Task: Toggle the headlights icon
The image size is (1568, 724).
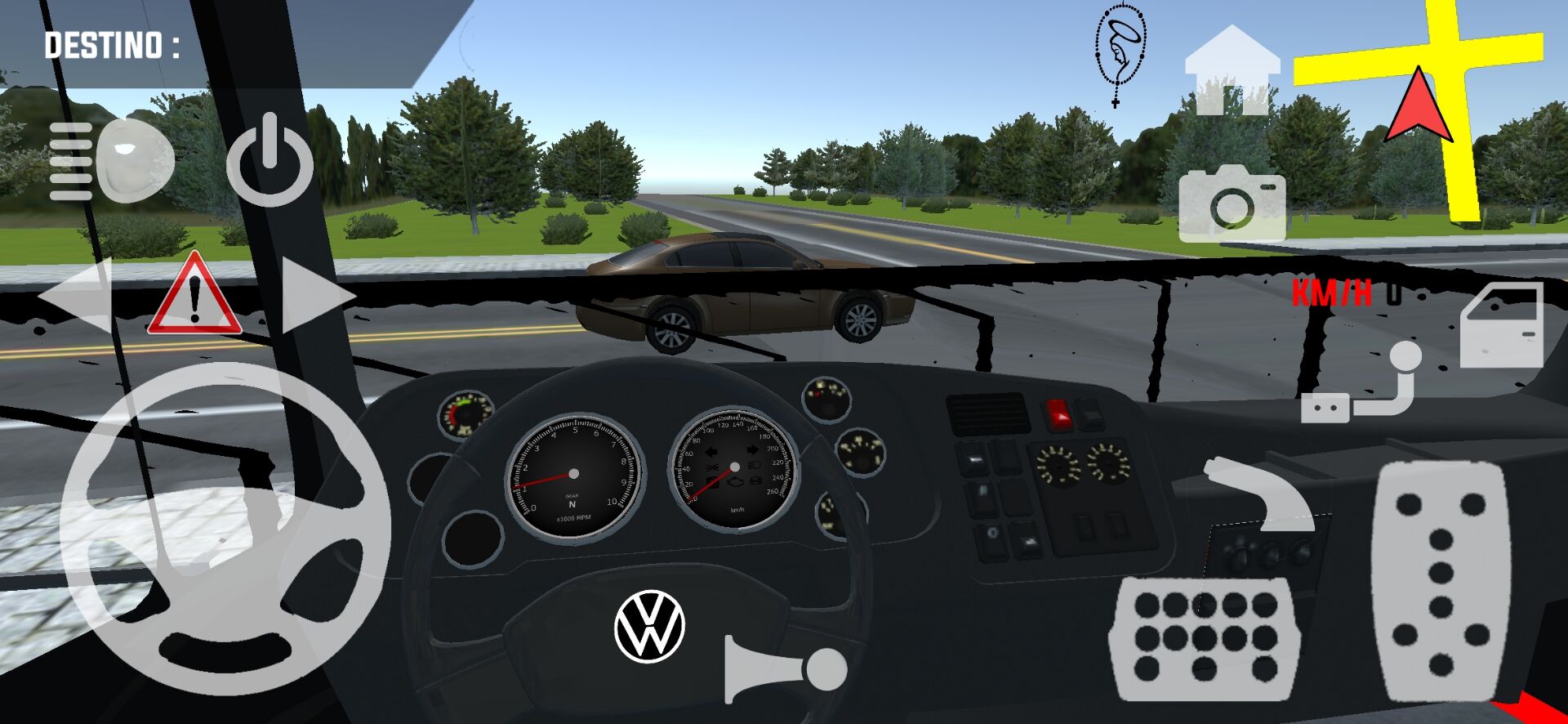Action: point(111,161)
